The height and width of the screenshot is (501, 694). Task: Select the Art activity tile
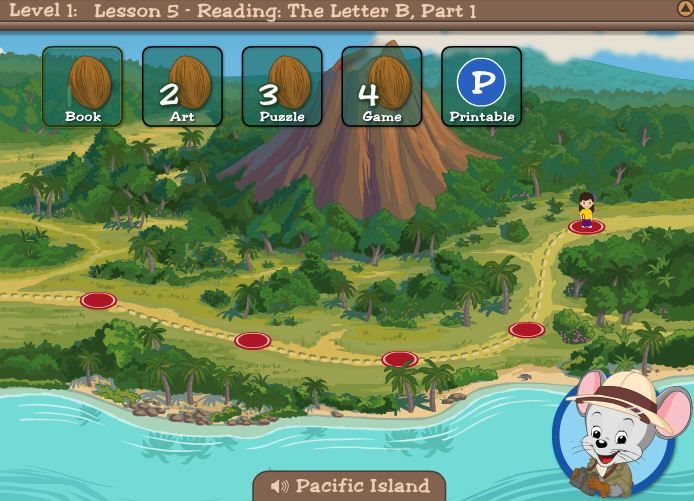click(x=182, y=87)
